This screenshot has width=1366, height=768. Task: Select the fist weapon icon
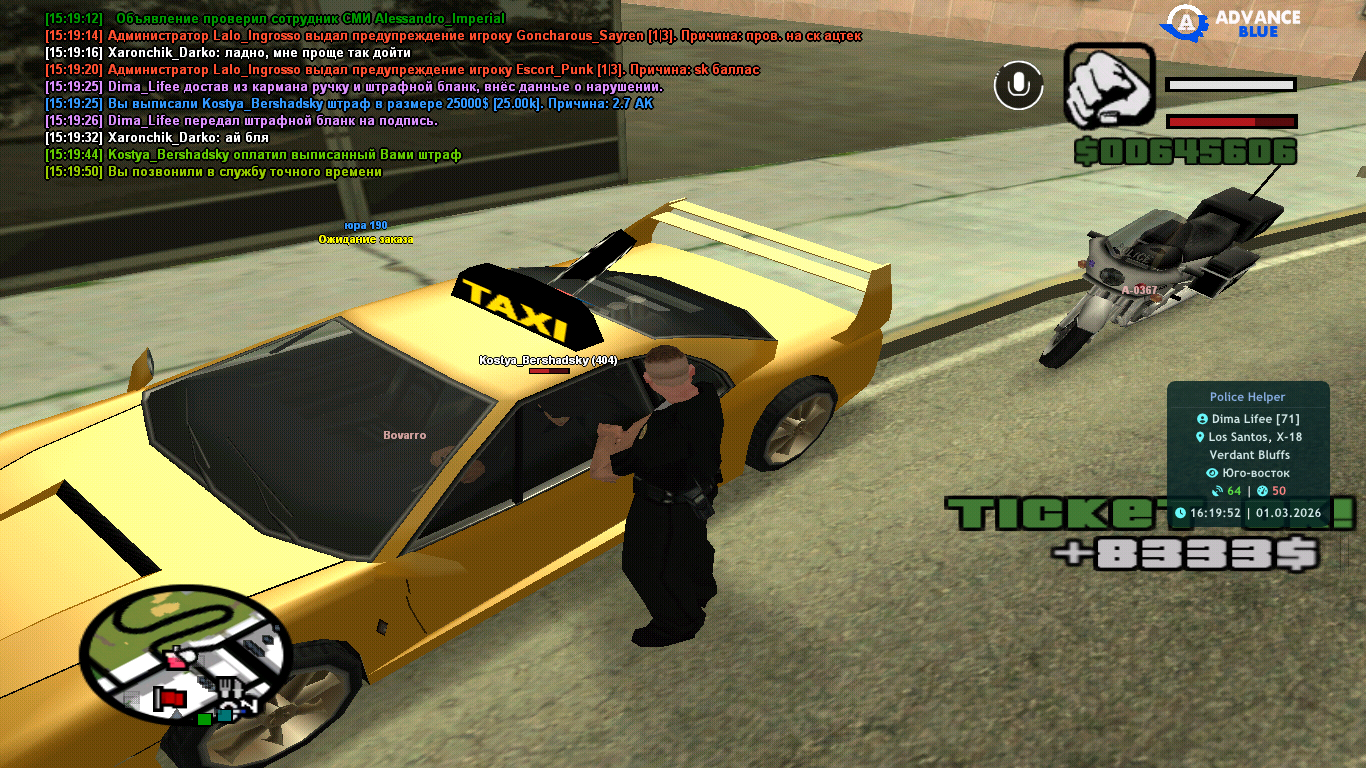pyautogui.click(x=1107, y=85)
